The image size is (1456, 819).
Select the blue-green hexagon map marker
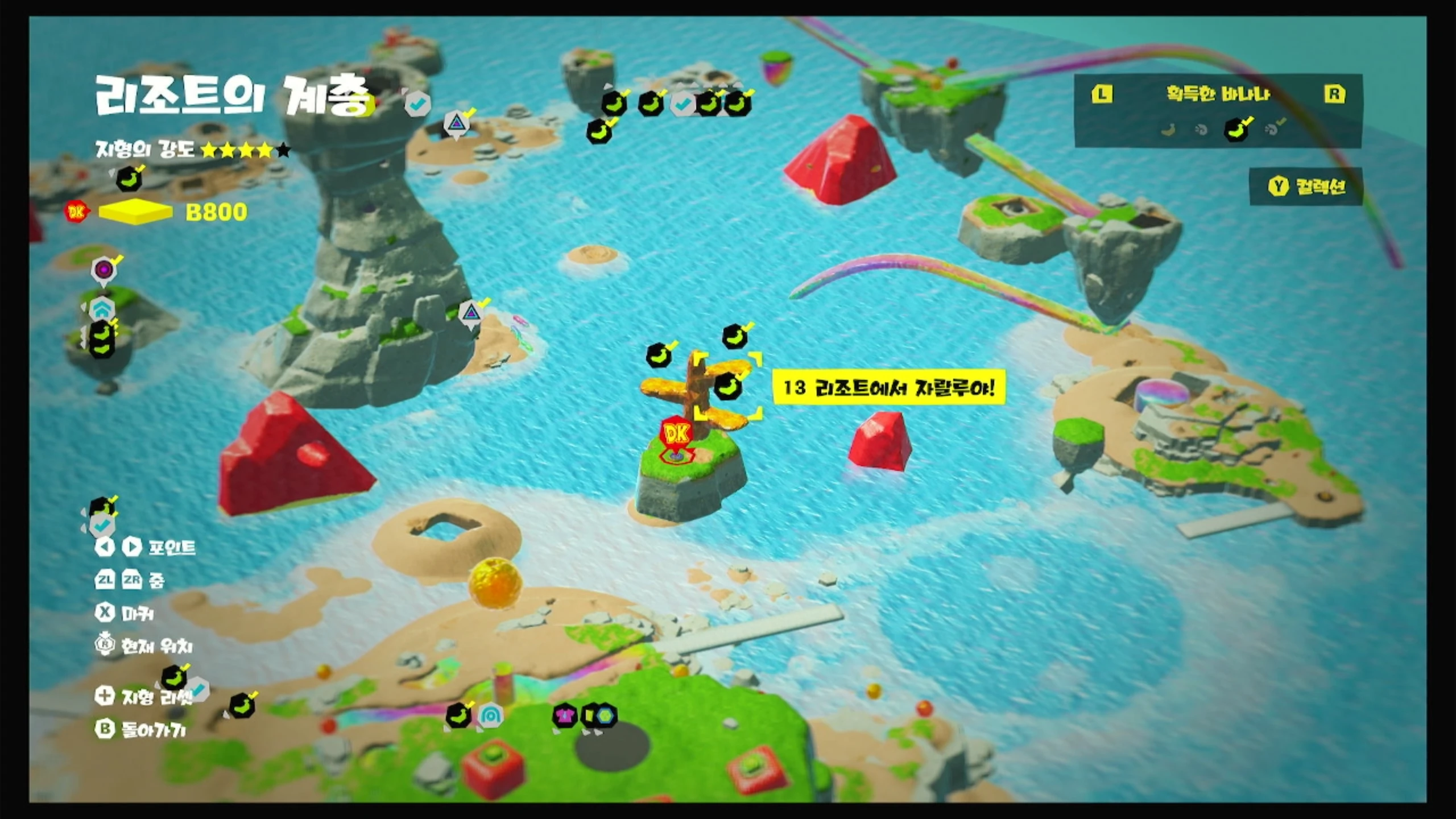click(x=605, y=715)
